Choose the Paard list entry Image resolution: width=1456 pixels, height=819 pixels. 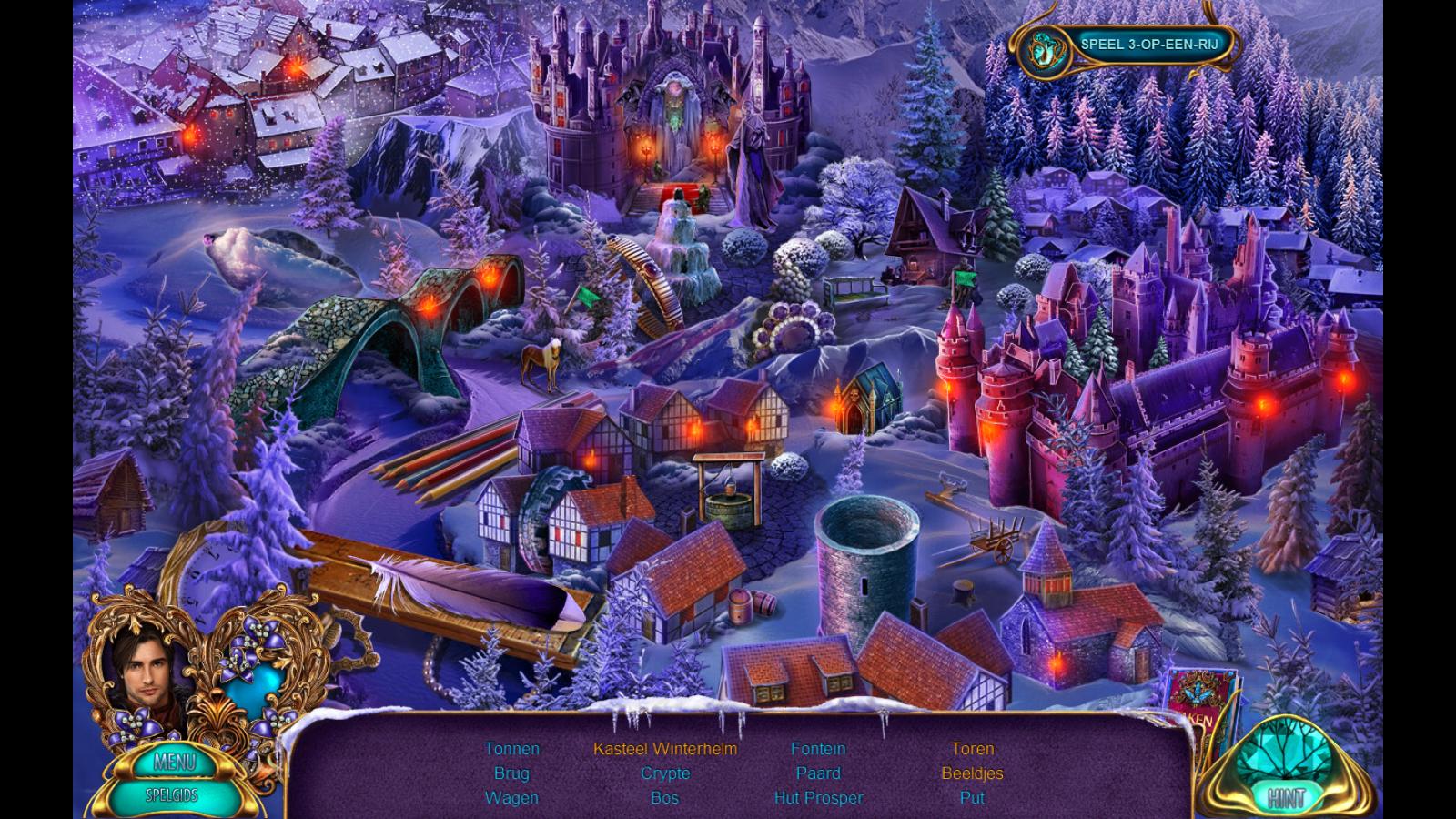tap(818, 773)
